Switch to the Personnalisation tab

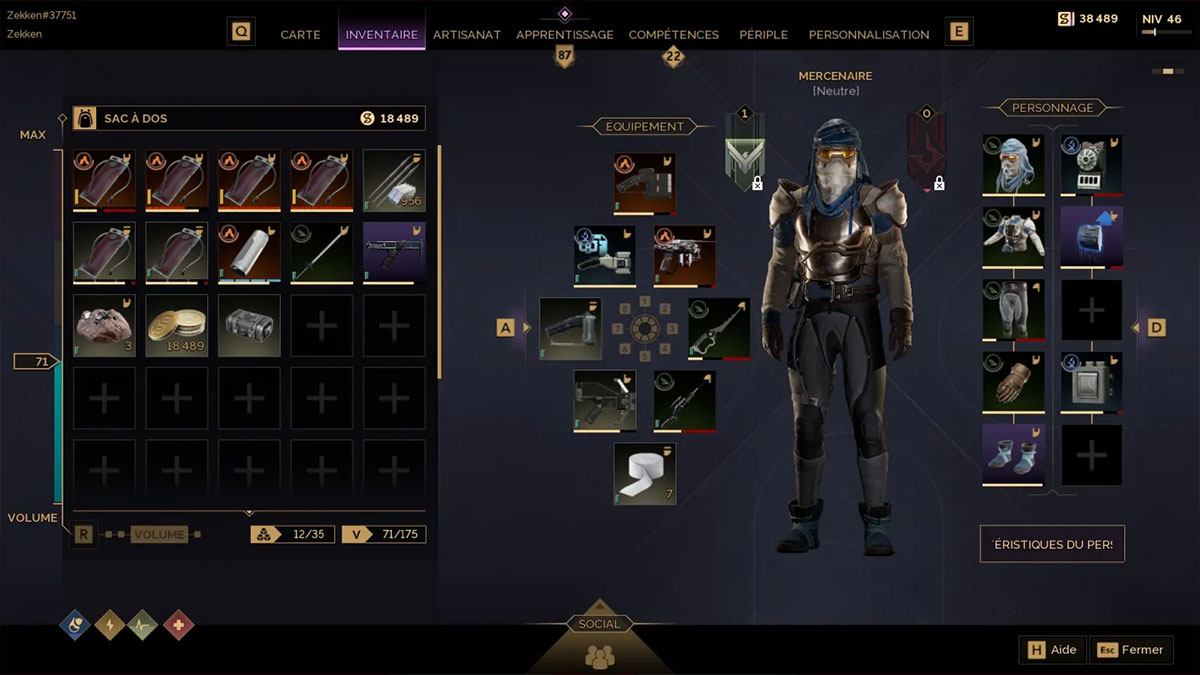coord(869,34)
